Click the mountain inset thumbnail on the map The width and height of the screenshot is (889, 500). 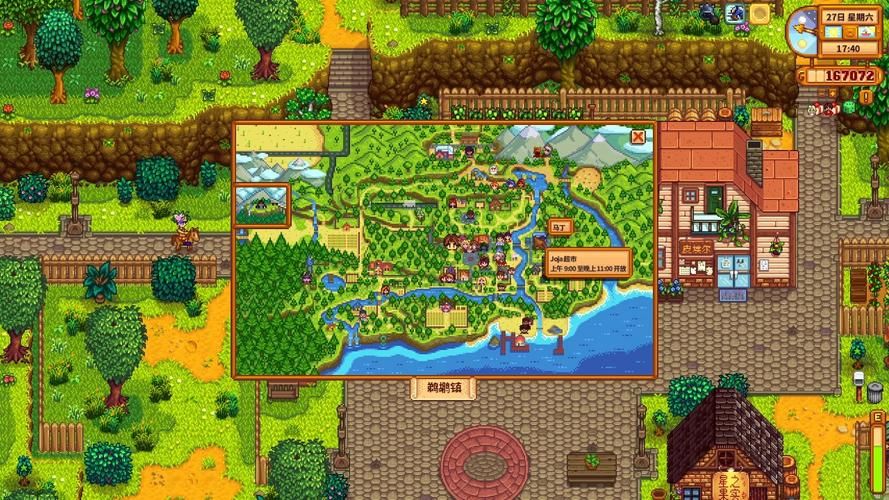262,204
